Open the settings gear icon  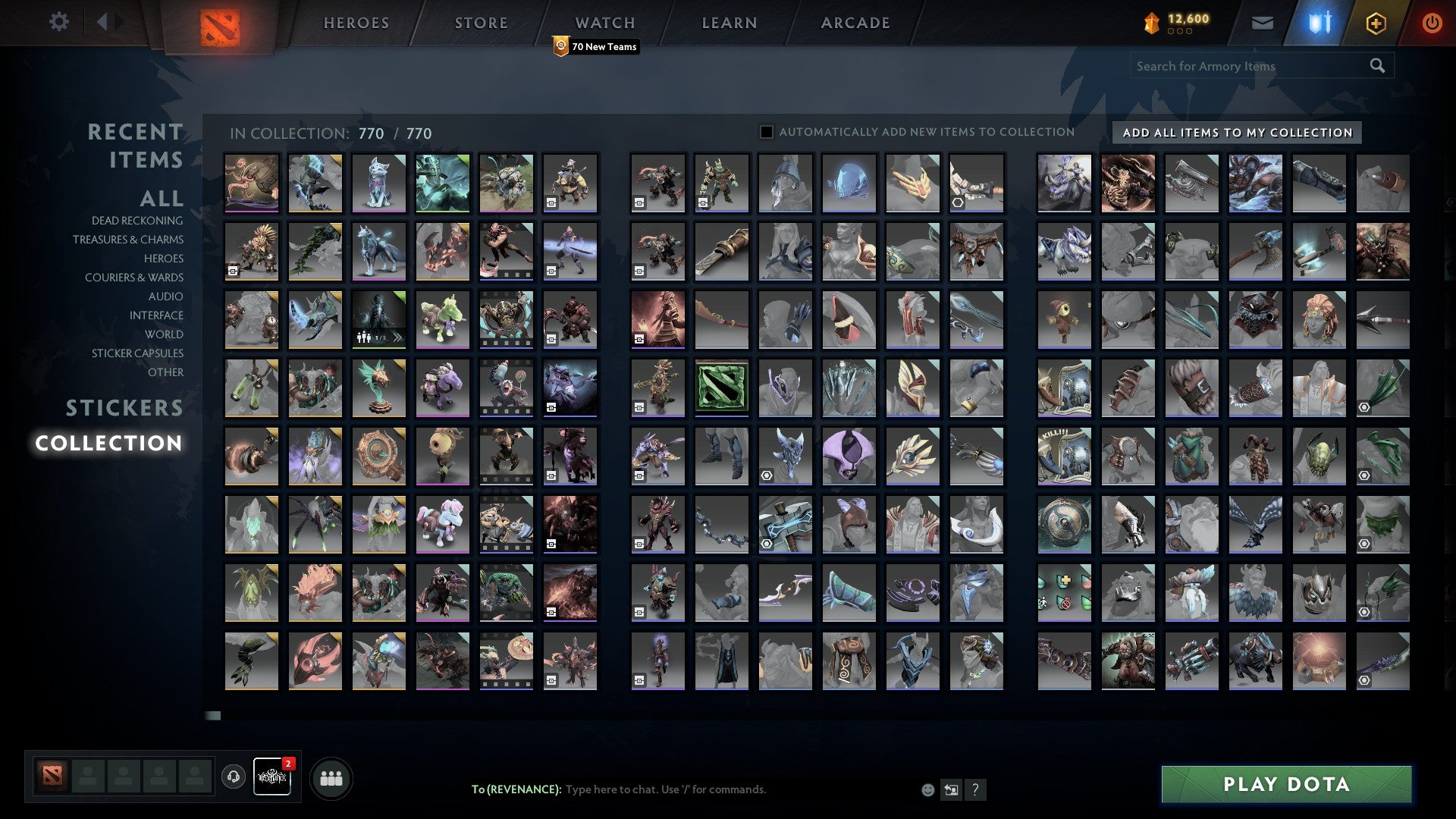59,22
